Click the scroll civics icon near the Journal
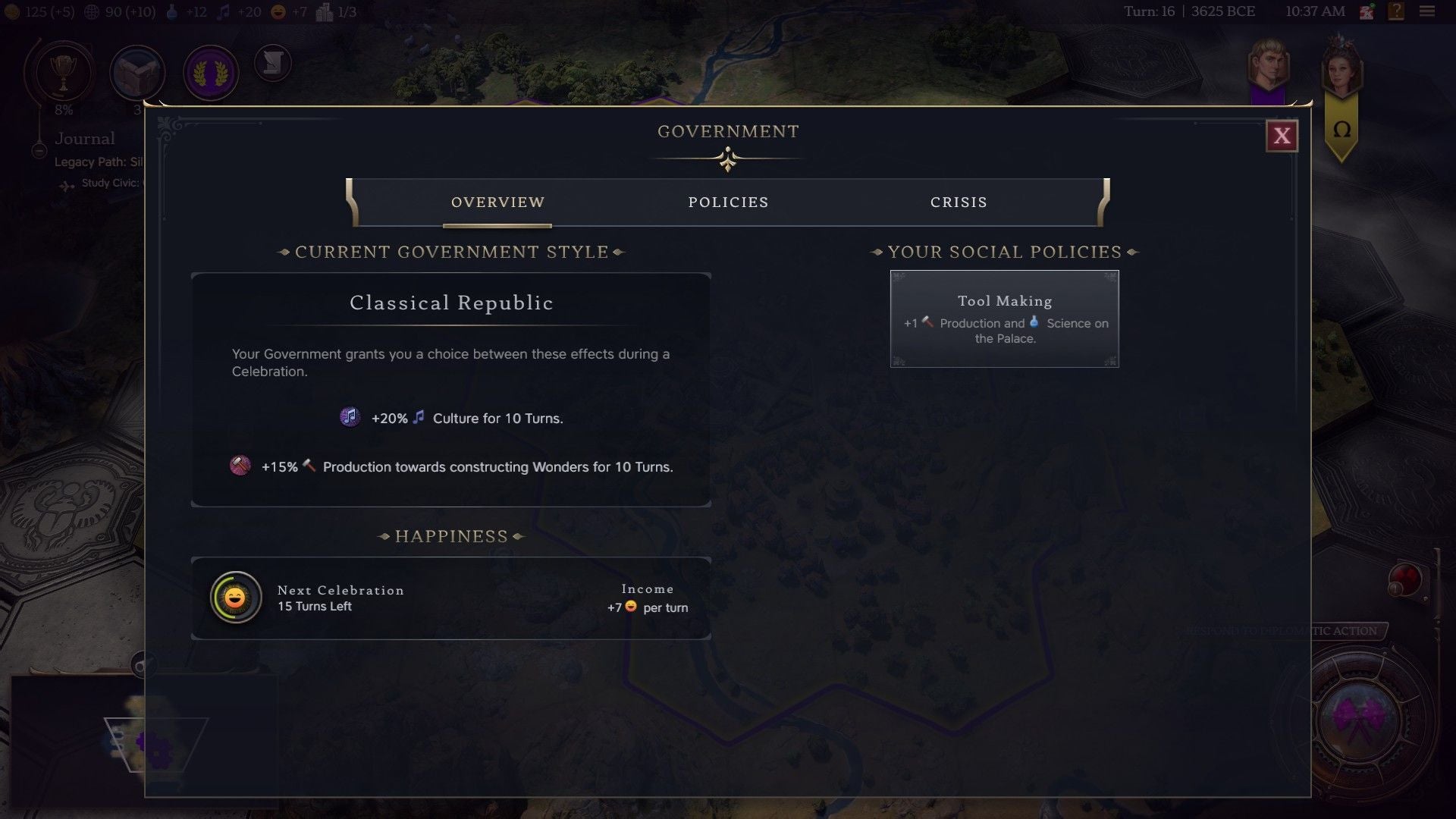Viewport: 1456px width, 819px height. point(273,64)
